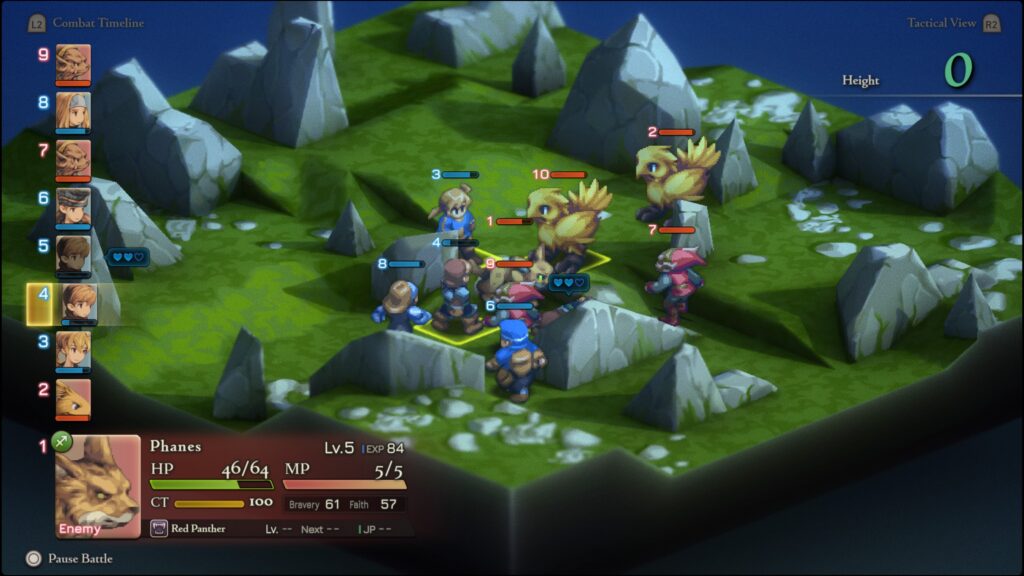Choose the blonde unit in timeline slot 3

[x=73, y=350]
